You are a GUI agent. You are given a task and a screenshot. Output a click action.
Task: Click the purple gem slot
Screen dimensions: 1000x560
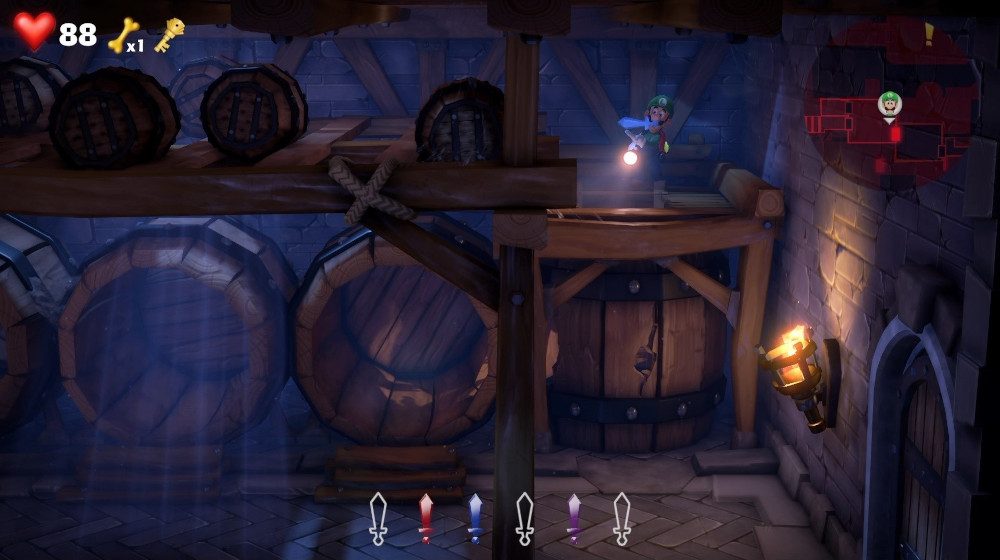click(573, 517)
